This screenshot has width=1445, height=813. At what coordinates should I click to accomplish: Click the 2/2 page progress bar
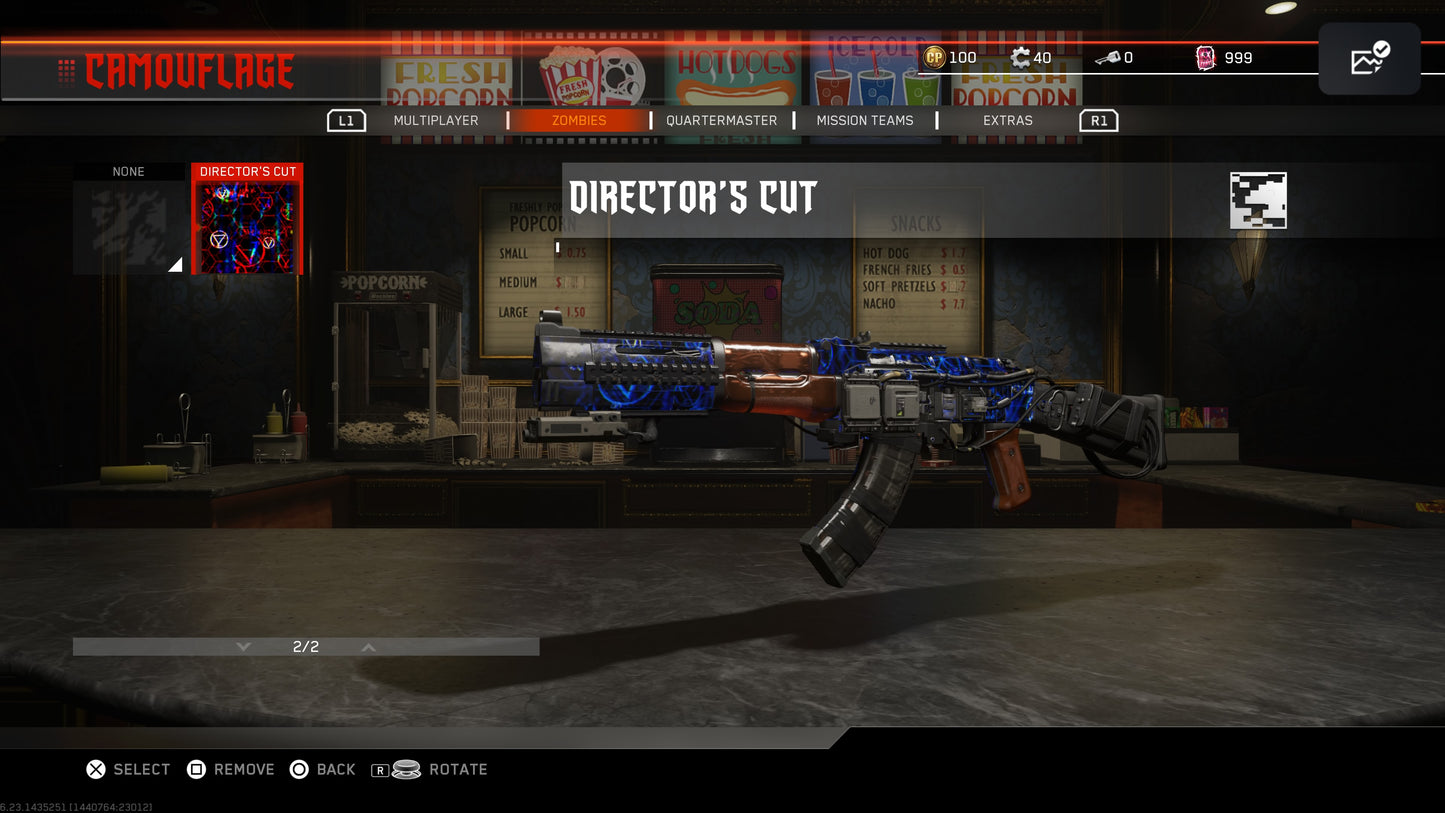[305, 646]
